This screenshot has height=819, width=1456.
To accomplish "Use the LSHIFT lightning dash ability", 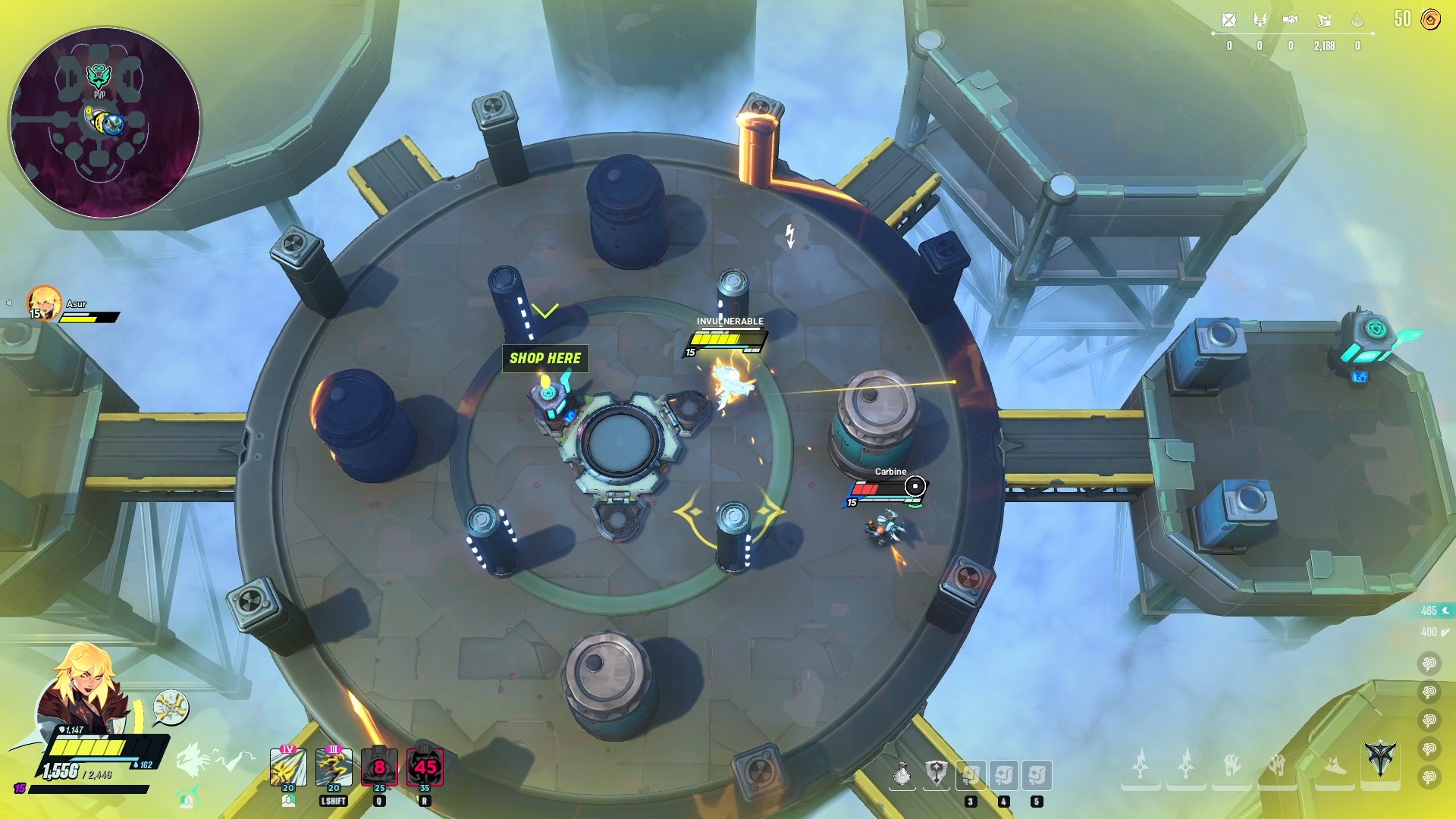I will pyautogui.click(x=334, y=767).
